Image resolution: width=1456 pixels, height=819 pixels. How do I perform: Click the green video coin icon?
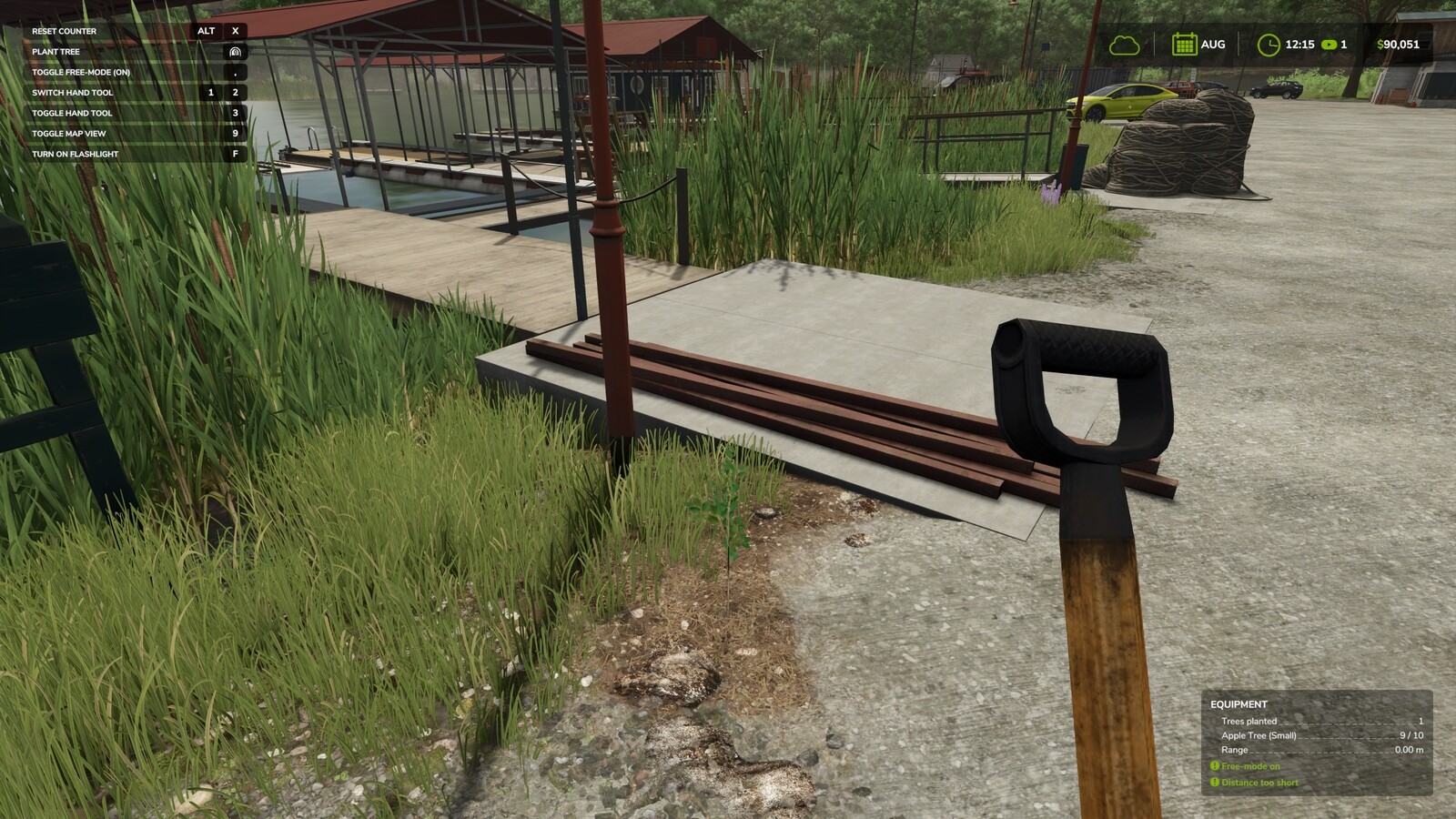click(x=1330, y=43)
